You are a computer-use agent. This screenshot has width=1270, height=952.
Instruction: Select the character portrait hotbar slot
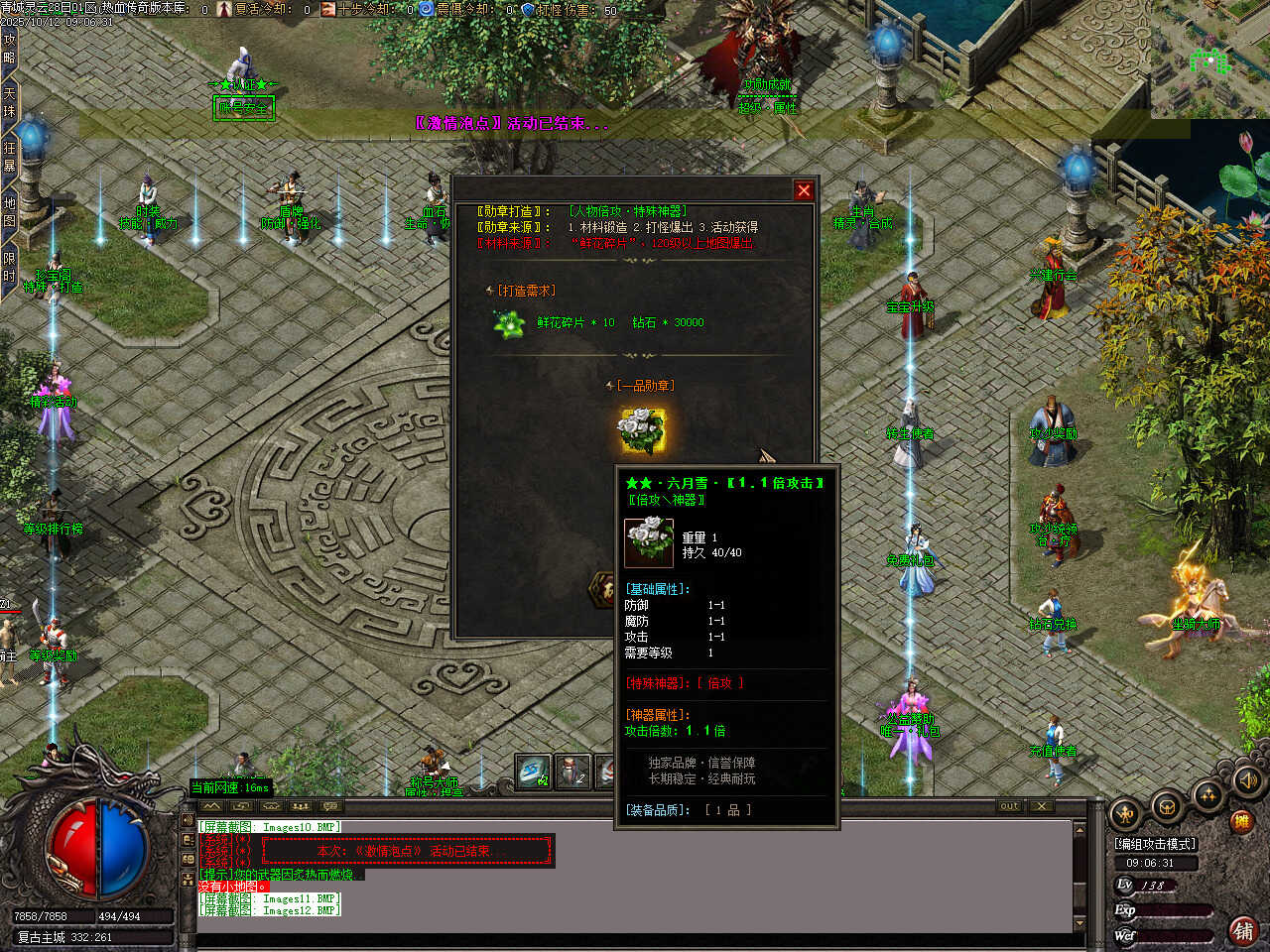coord(571,772)
